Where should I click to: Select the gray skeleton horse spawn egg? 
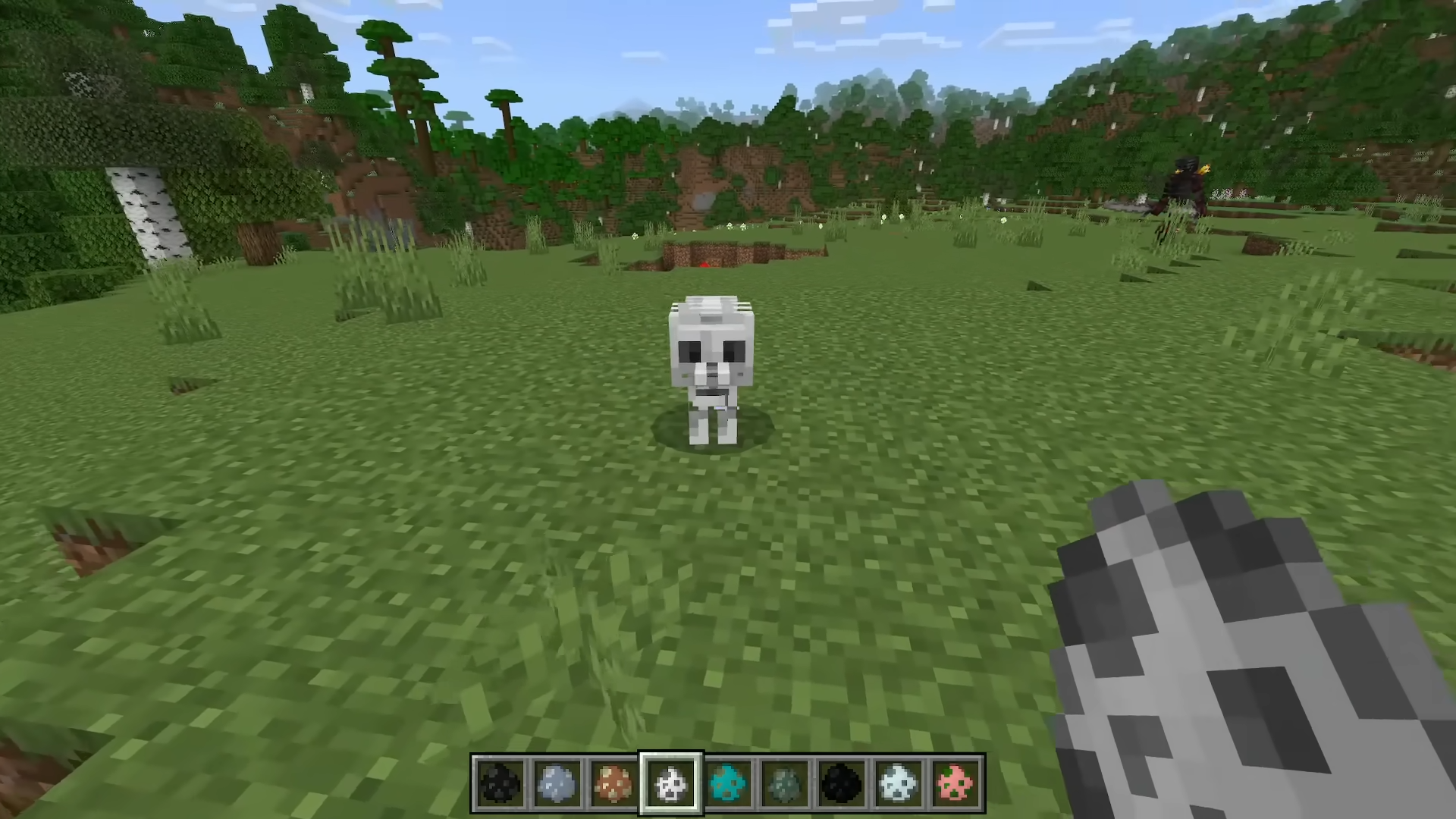[557, 783]
